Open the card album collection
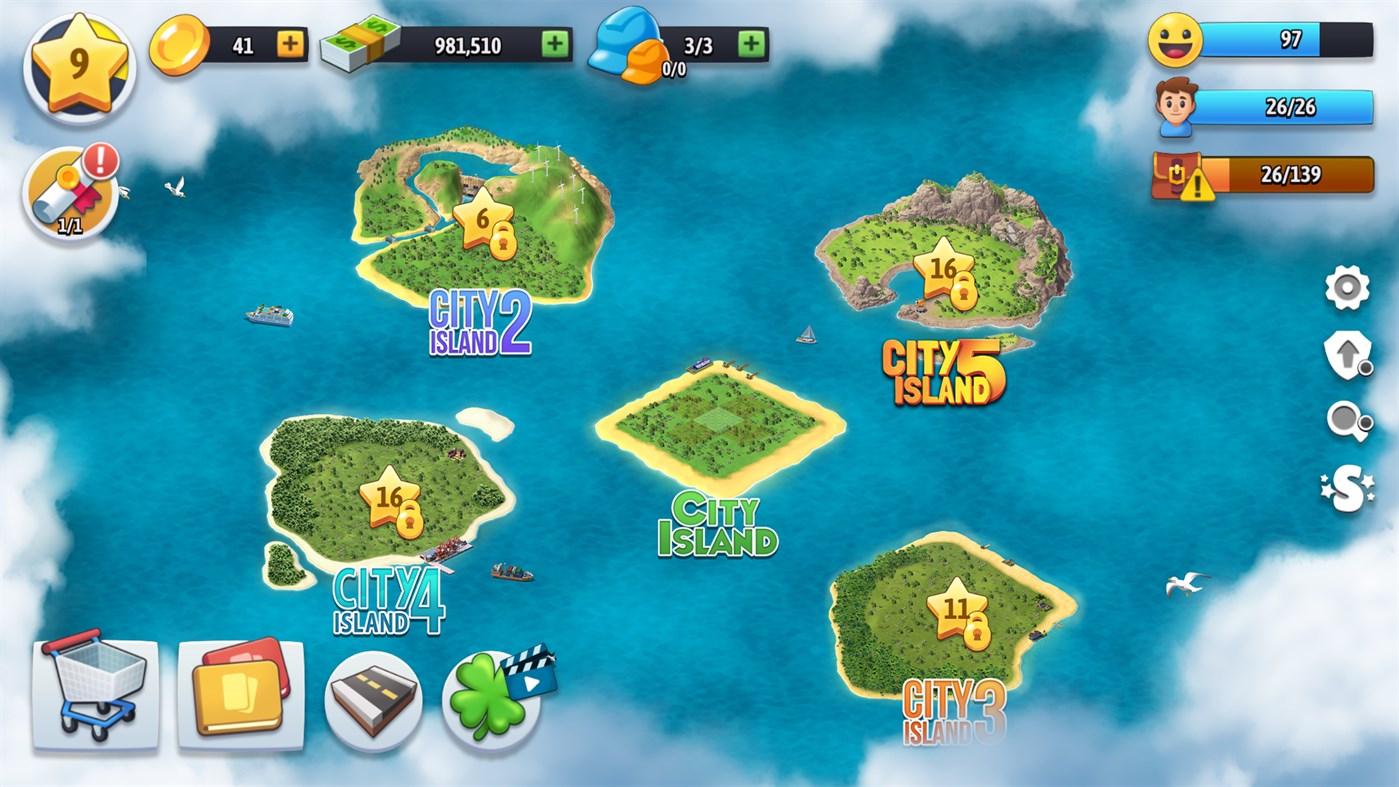Viewport: 1399px width, 787px height. (240, 693)
